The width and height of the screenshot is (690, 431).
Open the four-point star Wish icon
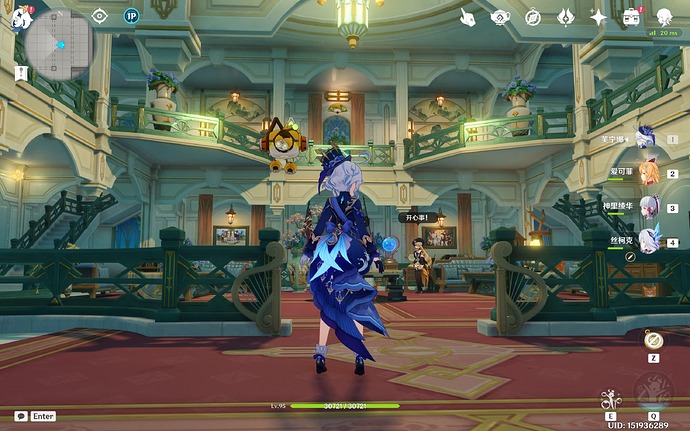point(598,17)
